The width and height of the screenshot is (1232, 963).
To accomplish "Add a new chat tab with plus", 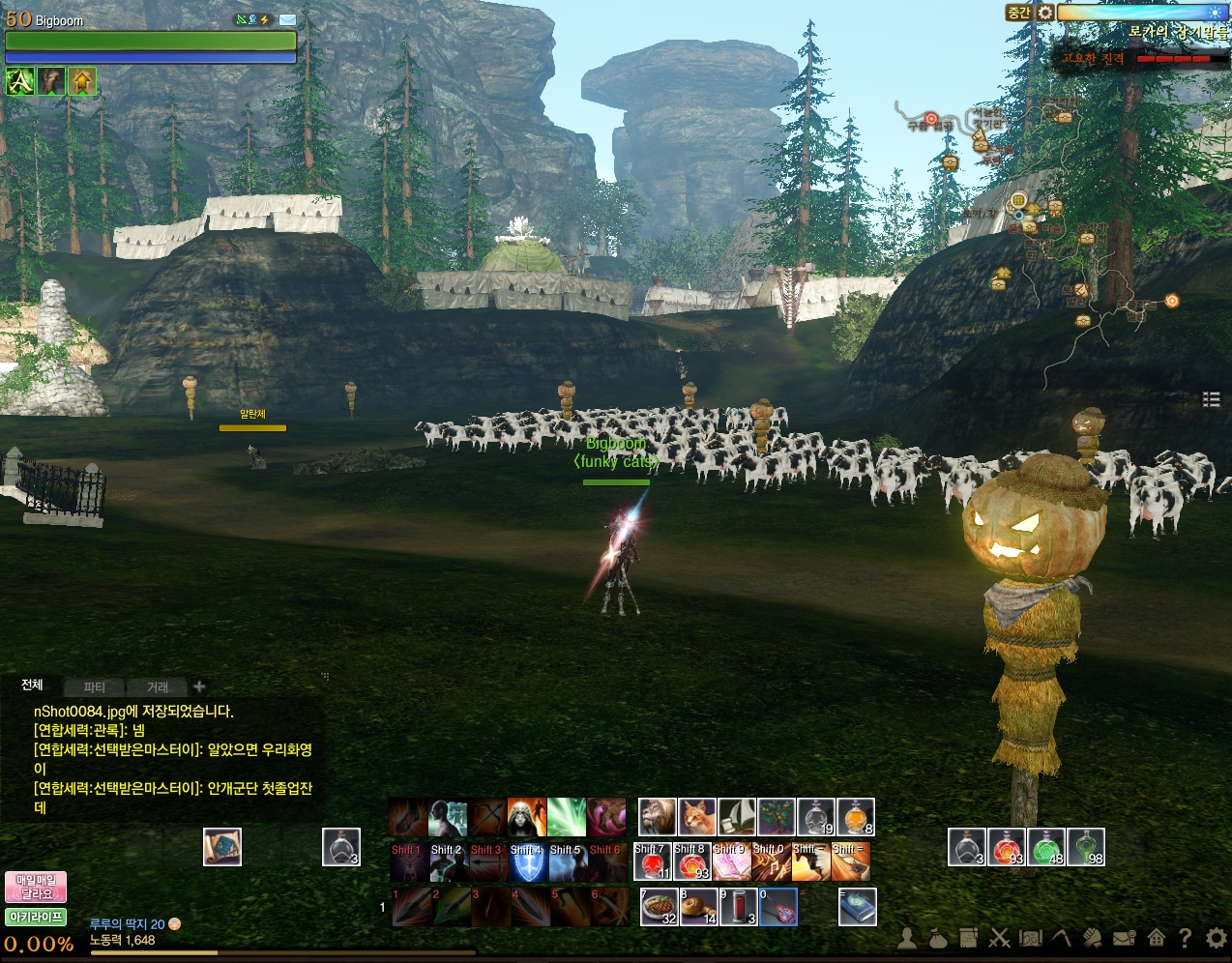I will click(199, 686).
